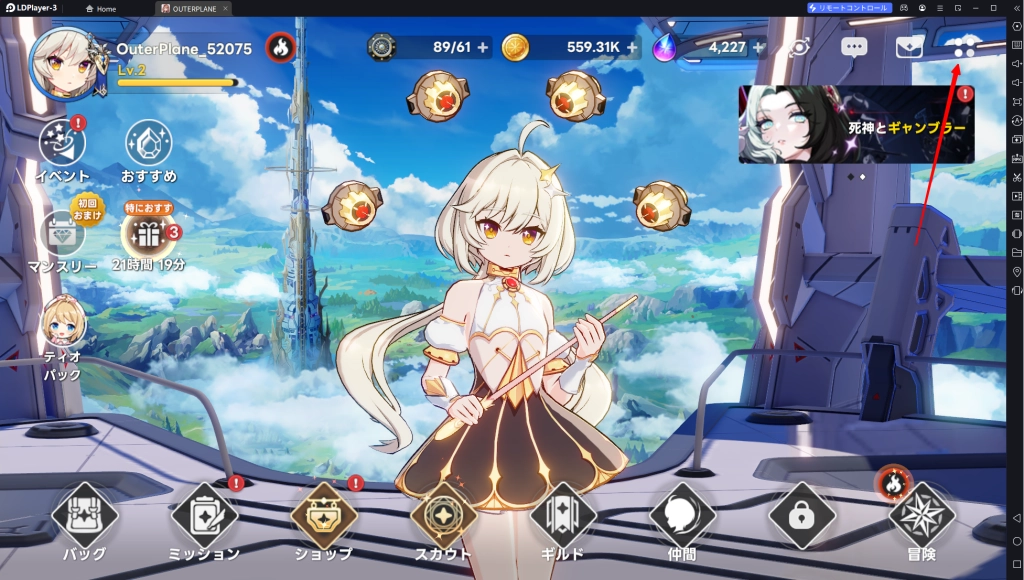Open the four-dot more menu

pyautogui.click(x=964, y=47)
